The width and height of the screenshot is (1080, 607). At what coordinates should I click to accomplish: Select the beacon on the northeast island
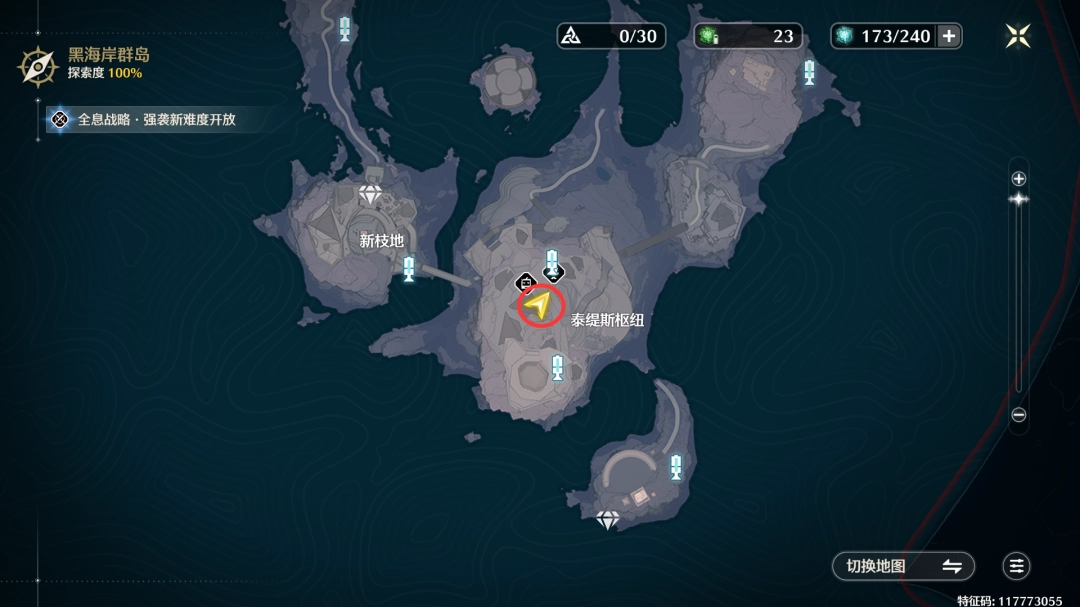pyautogui.click(x=809, y=72)
